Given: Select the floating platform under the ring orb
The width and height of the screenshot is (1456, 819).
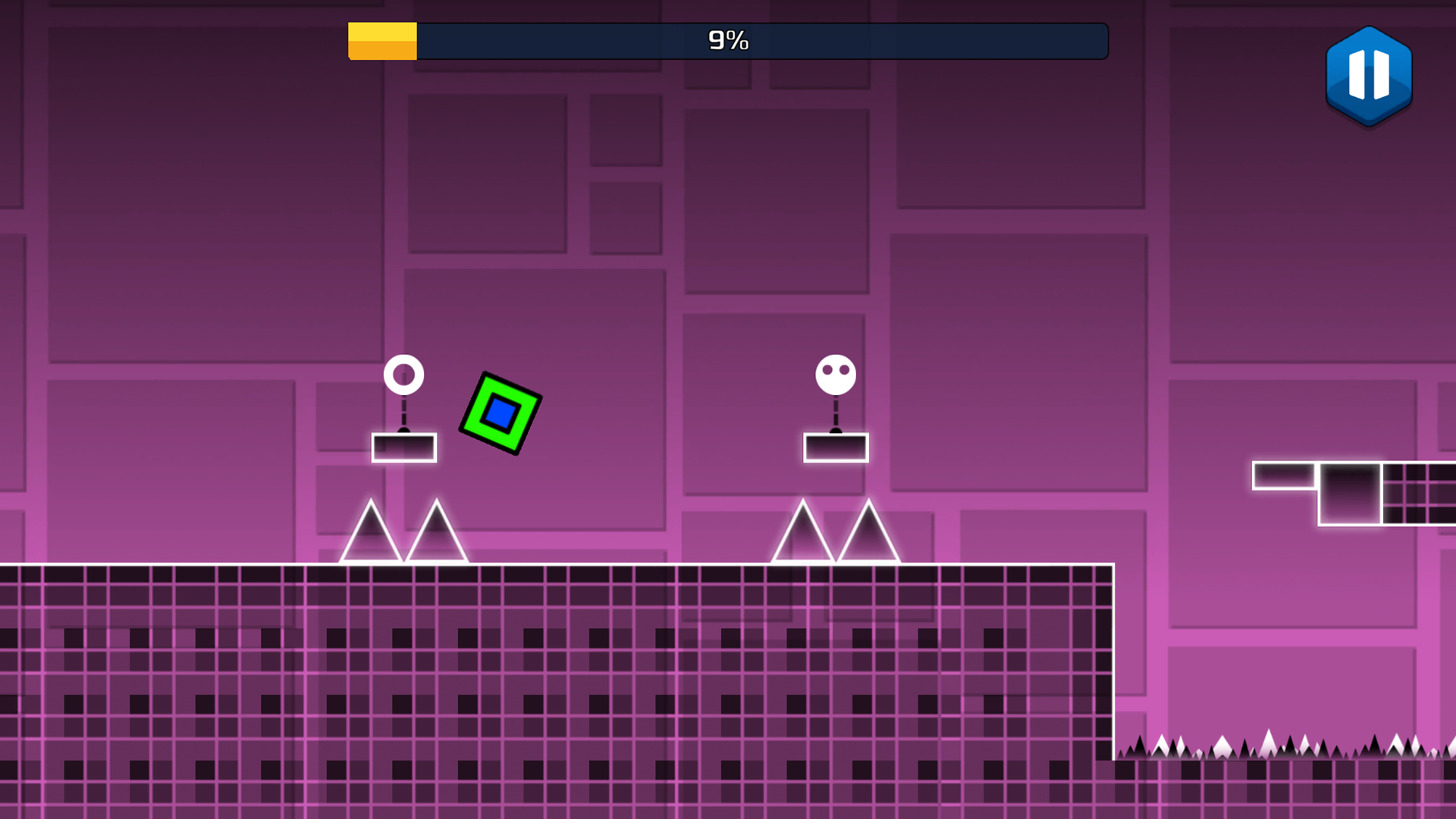Looking at the screenshot, I should click(x=404, y=446).
